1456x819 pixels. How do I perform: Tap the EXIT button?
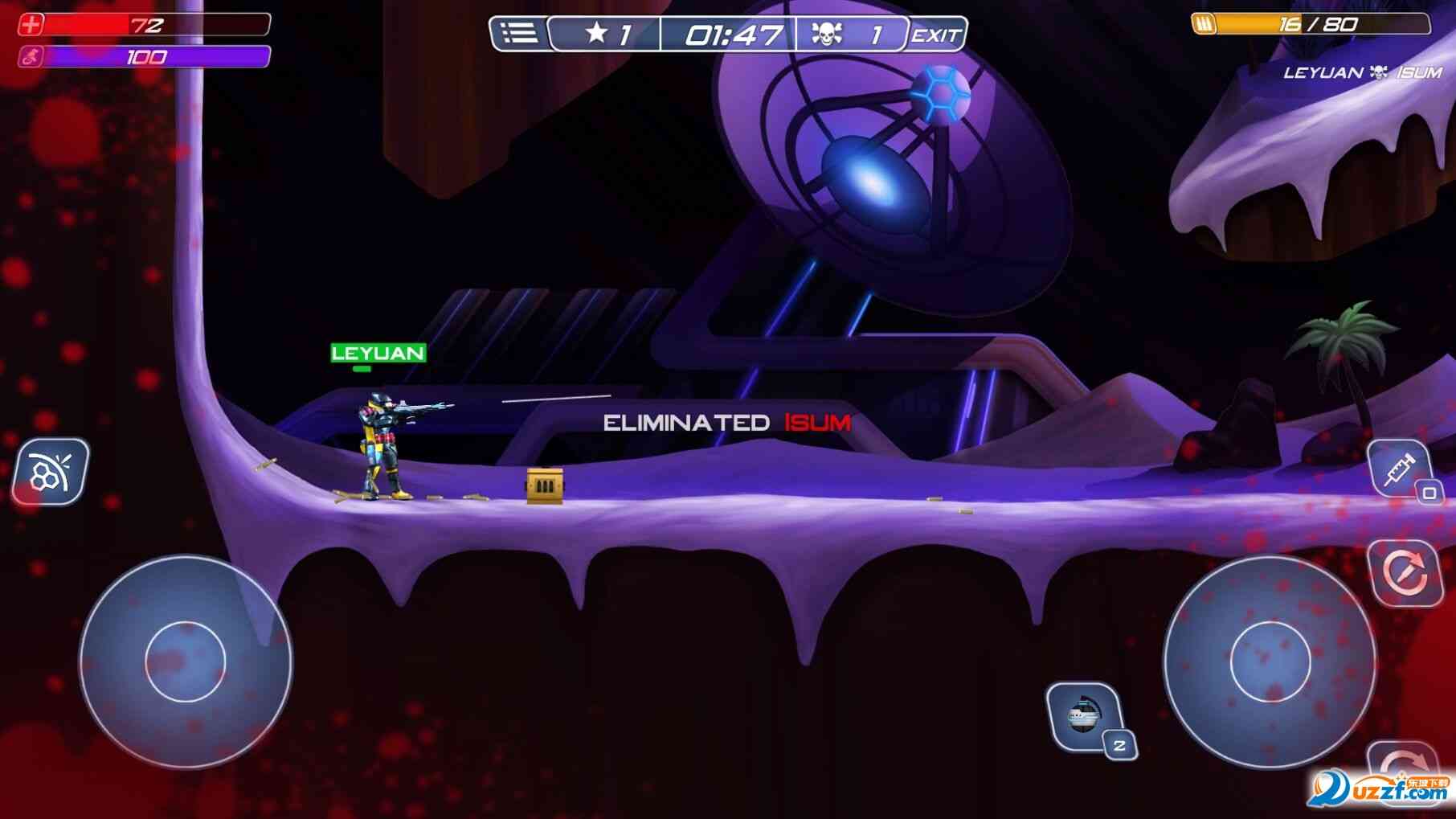tap(935, 35)
